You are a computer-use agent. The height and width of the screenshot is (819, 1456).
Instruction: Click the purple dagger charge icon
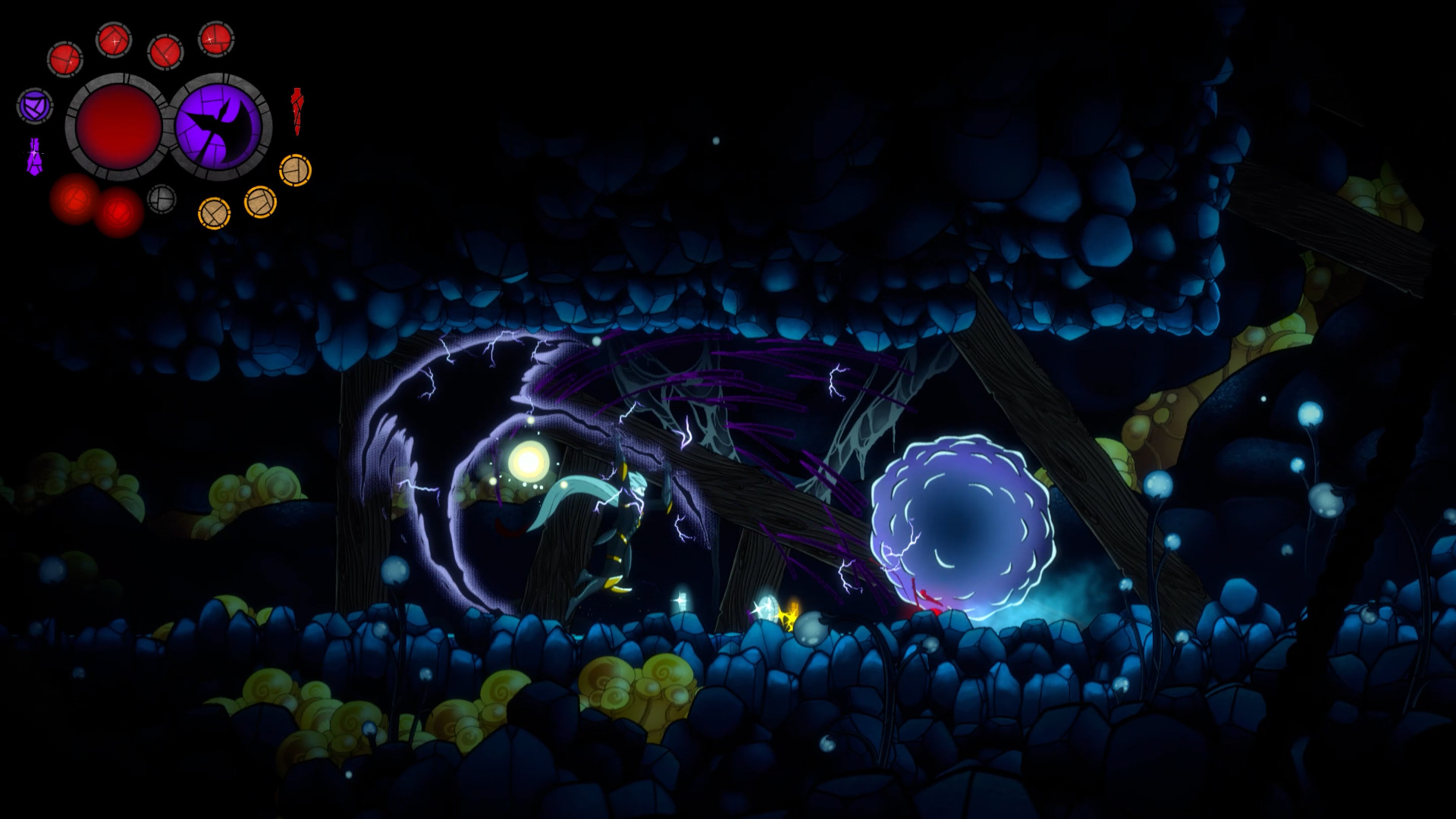35,155
